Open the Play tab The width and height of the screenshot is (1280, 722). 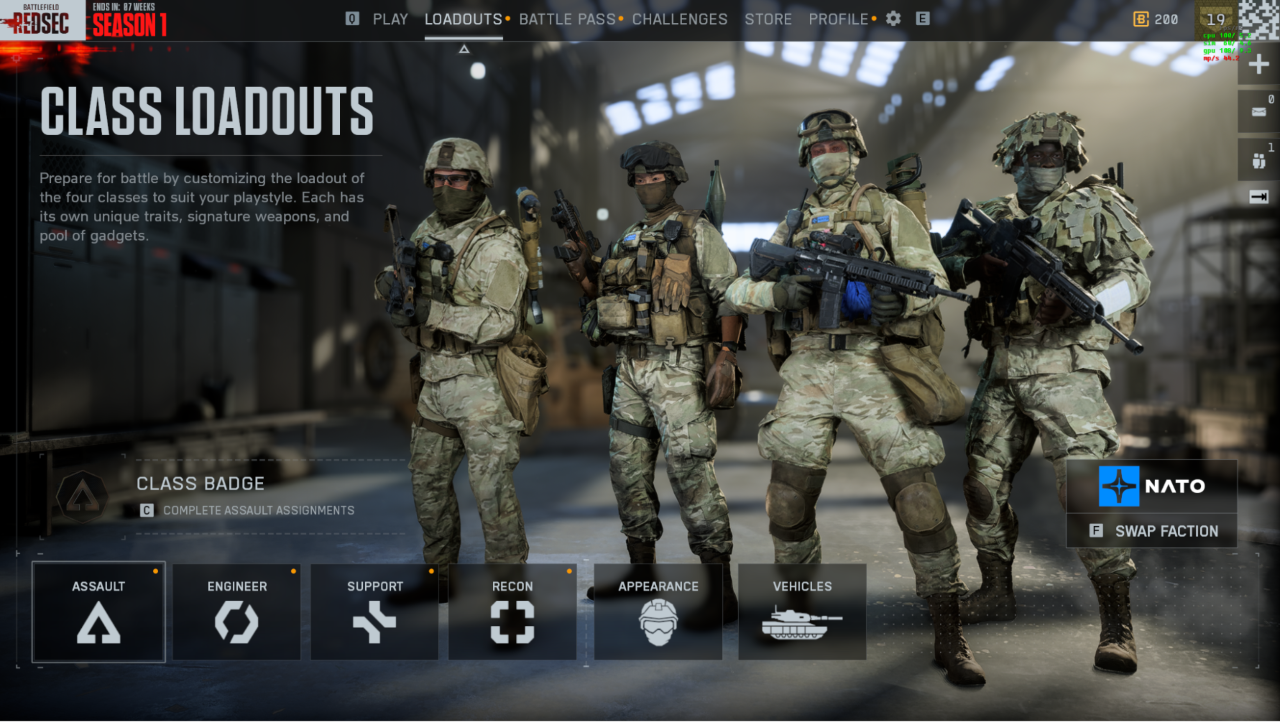coord(390,19)
